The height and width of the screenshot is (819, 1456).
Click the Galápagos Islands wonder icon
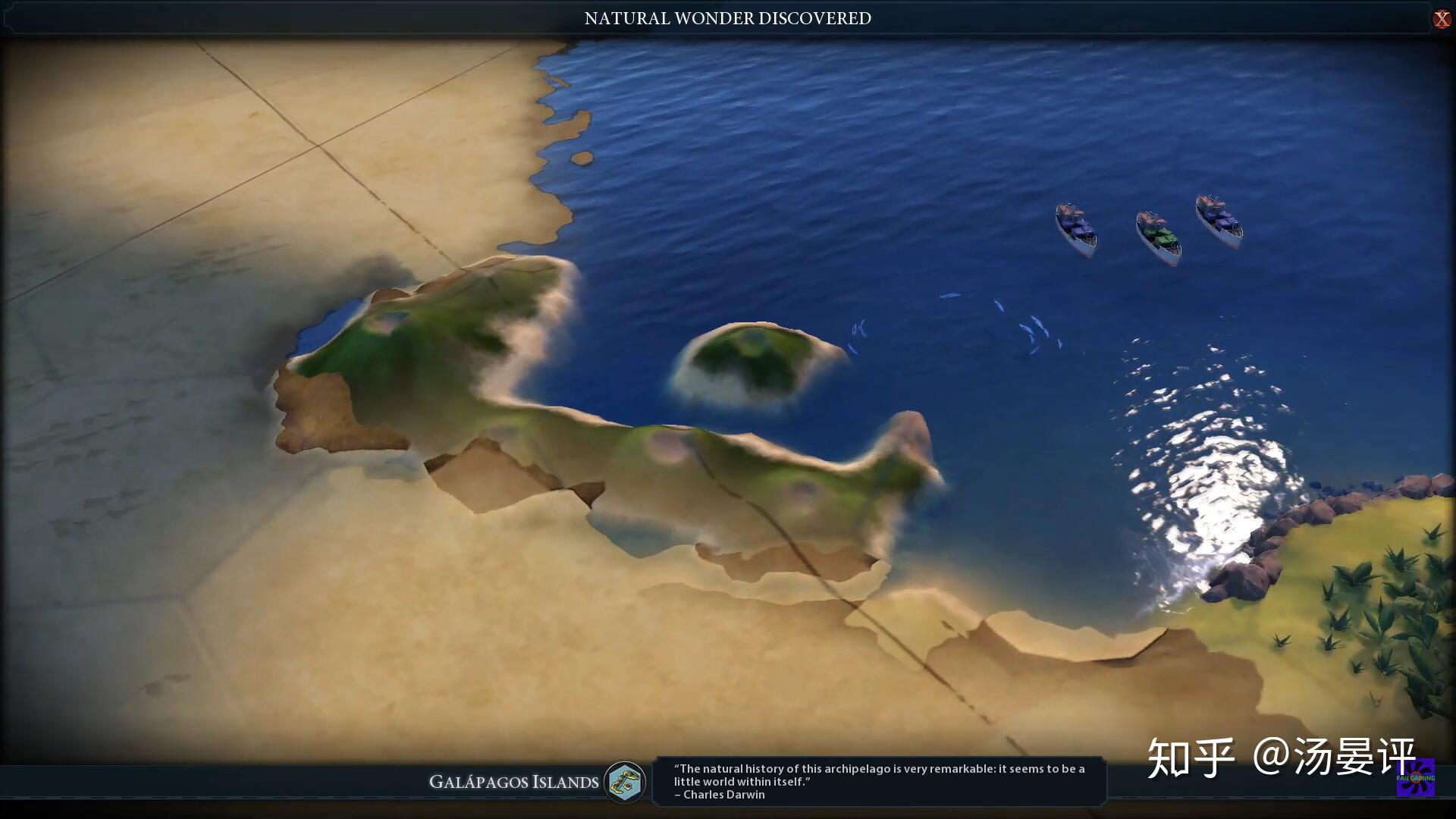coord(625,782)
